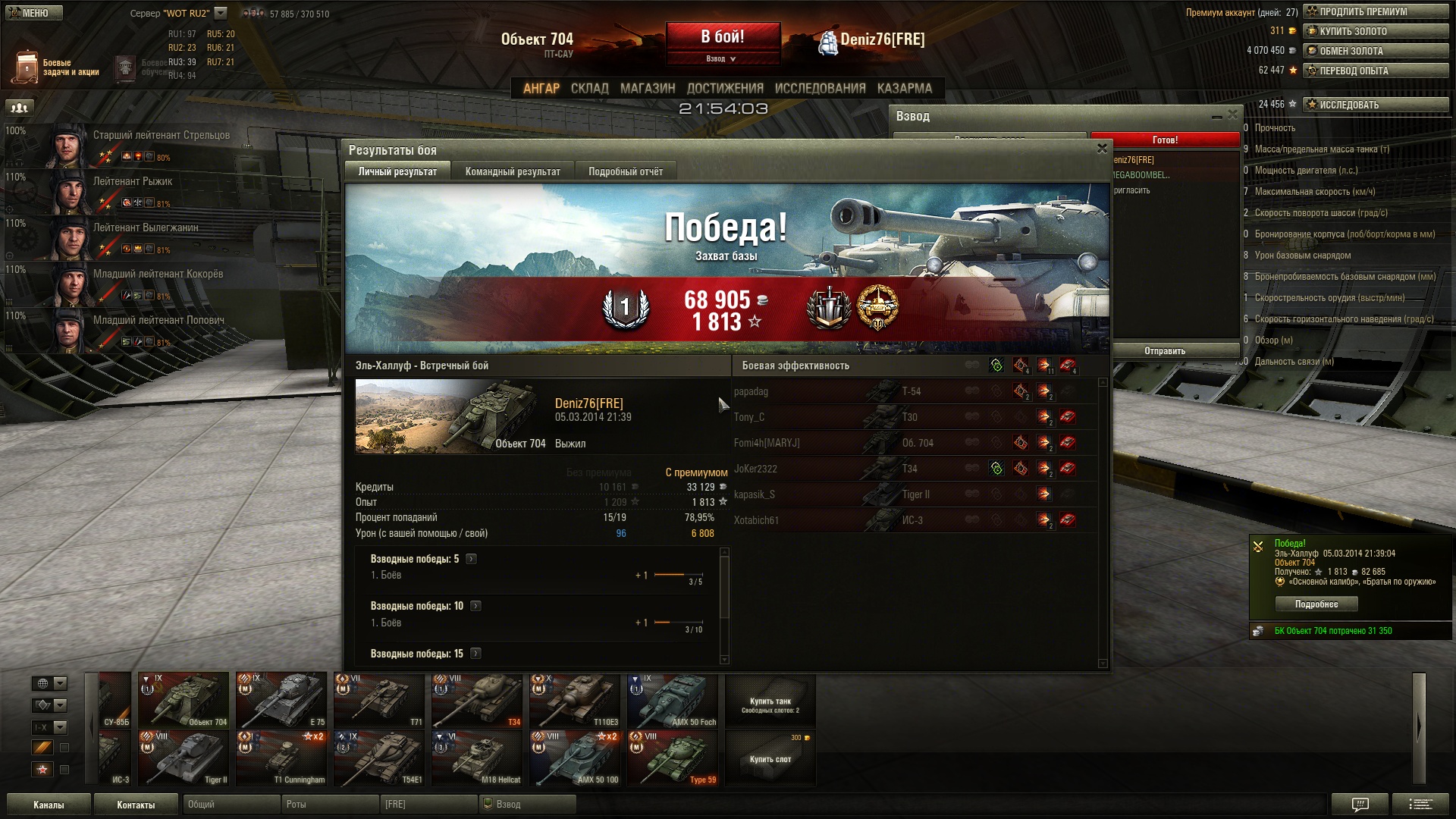
Task: Open the Подробный отчёт tab
Action: point(625,171)
